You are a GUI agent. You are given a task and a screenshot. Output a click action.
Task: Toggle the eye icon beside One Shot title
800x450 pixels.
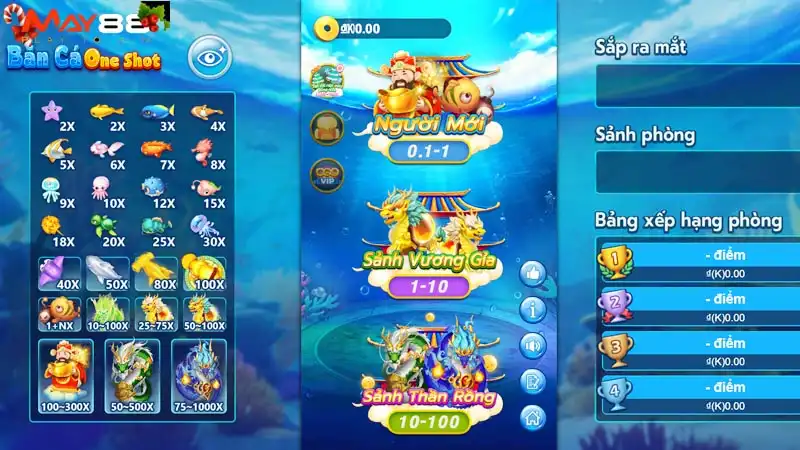coord(208,57)
